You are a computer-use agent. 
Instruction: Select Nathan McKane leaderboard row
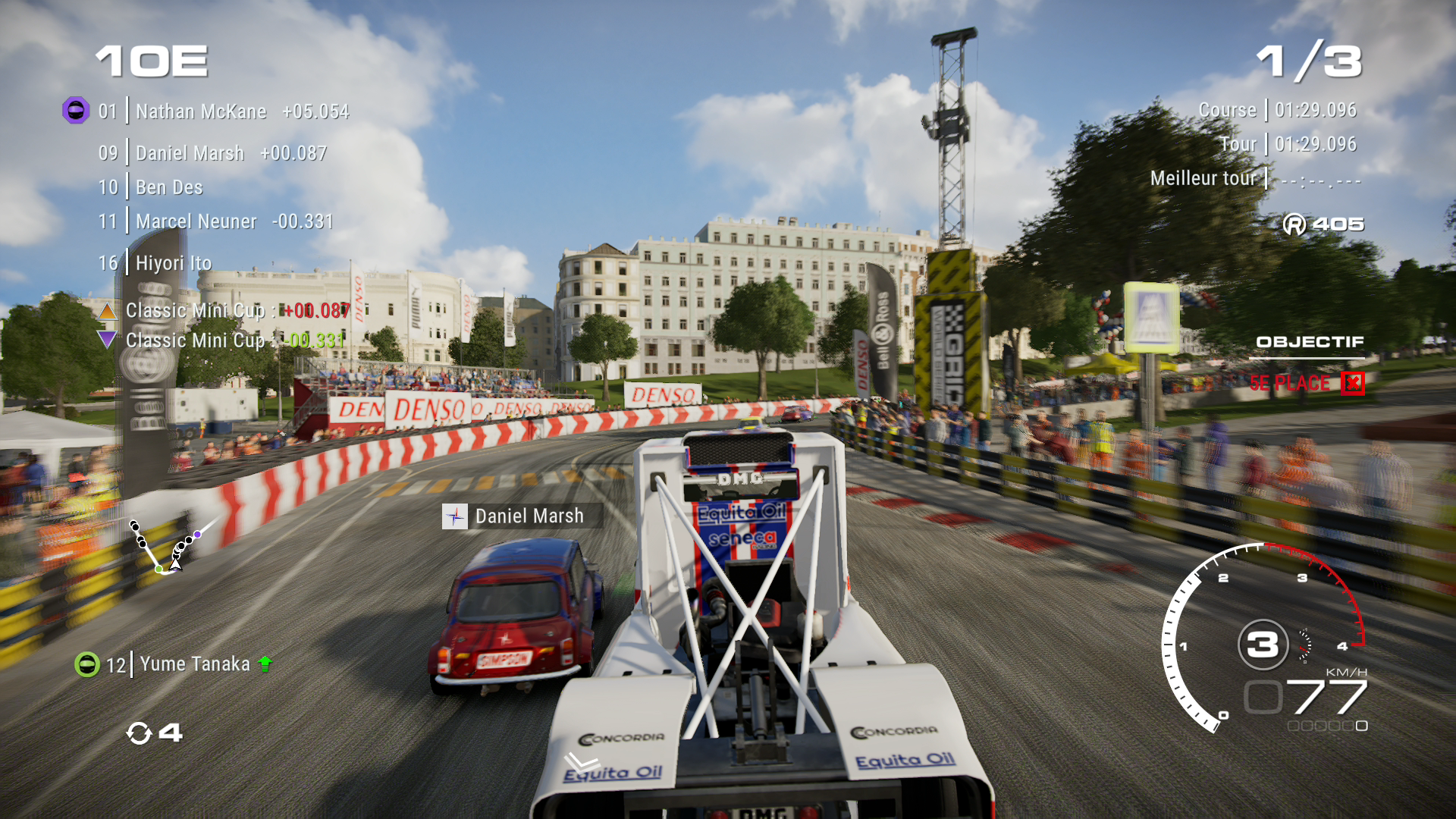tap(223, 111)
